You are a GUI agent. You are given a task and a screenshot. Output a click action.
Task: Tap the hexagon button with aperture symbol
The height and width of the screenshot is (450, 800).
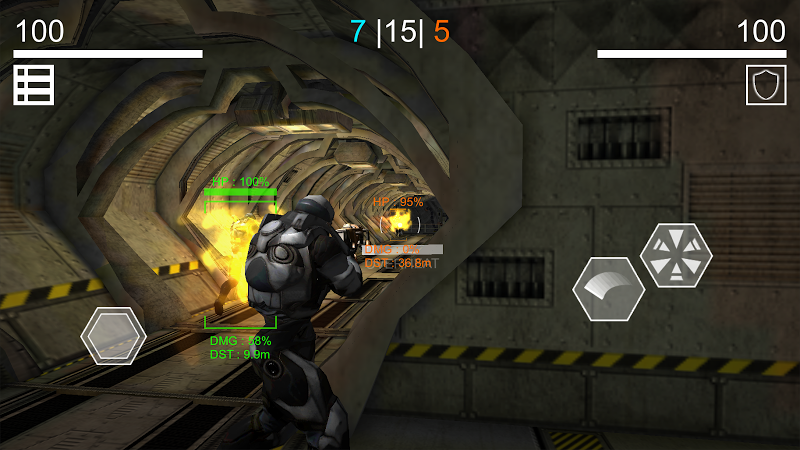click(676, 255)
